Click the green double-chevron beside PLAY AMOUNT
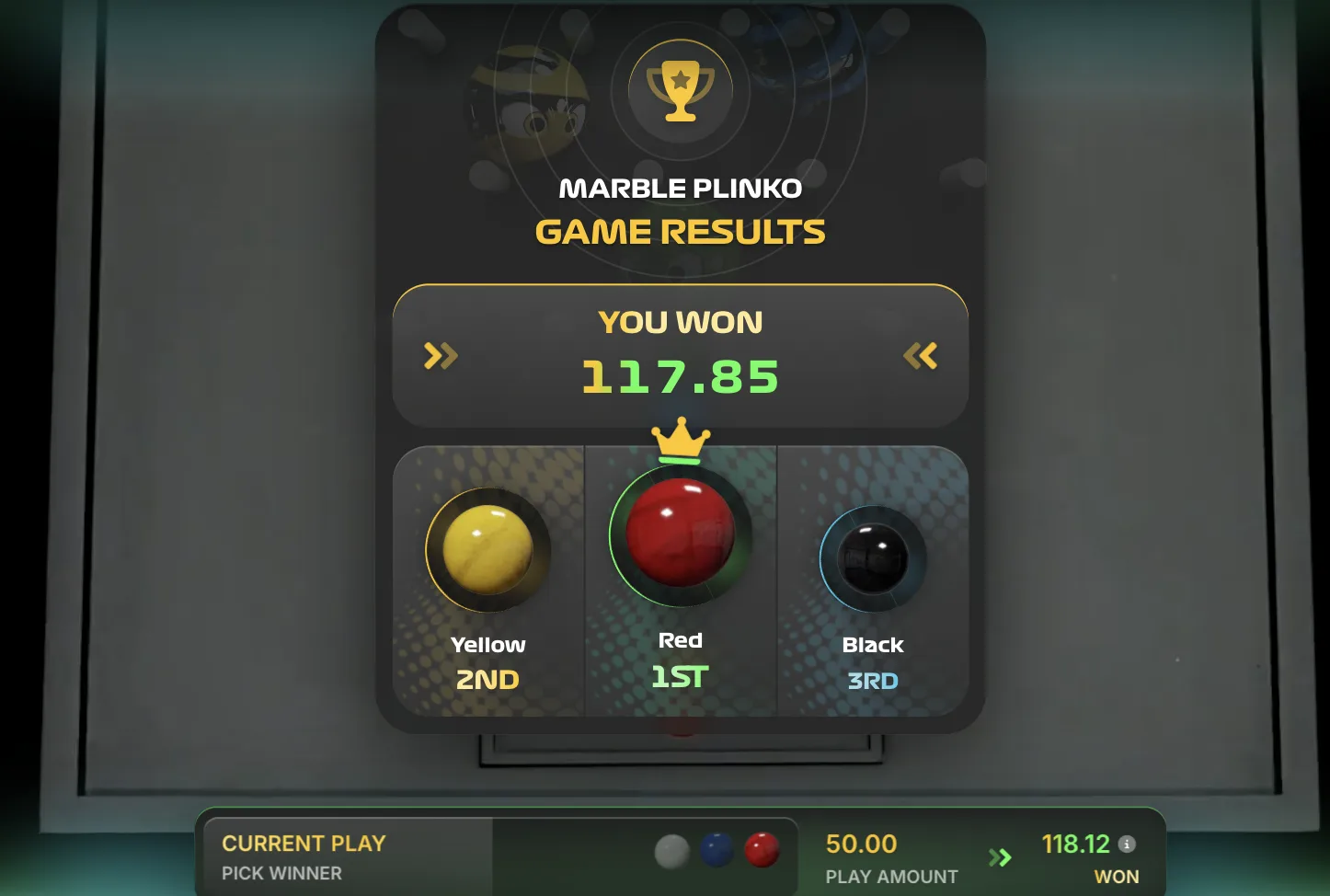The image size is (1330, 896). pos(1002,857)
